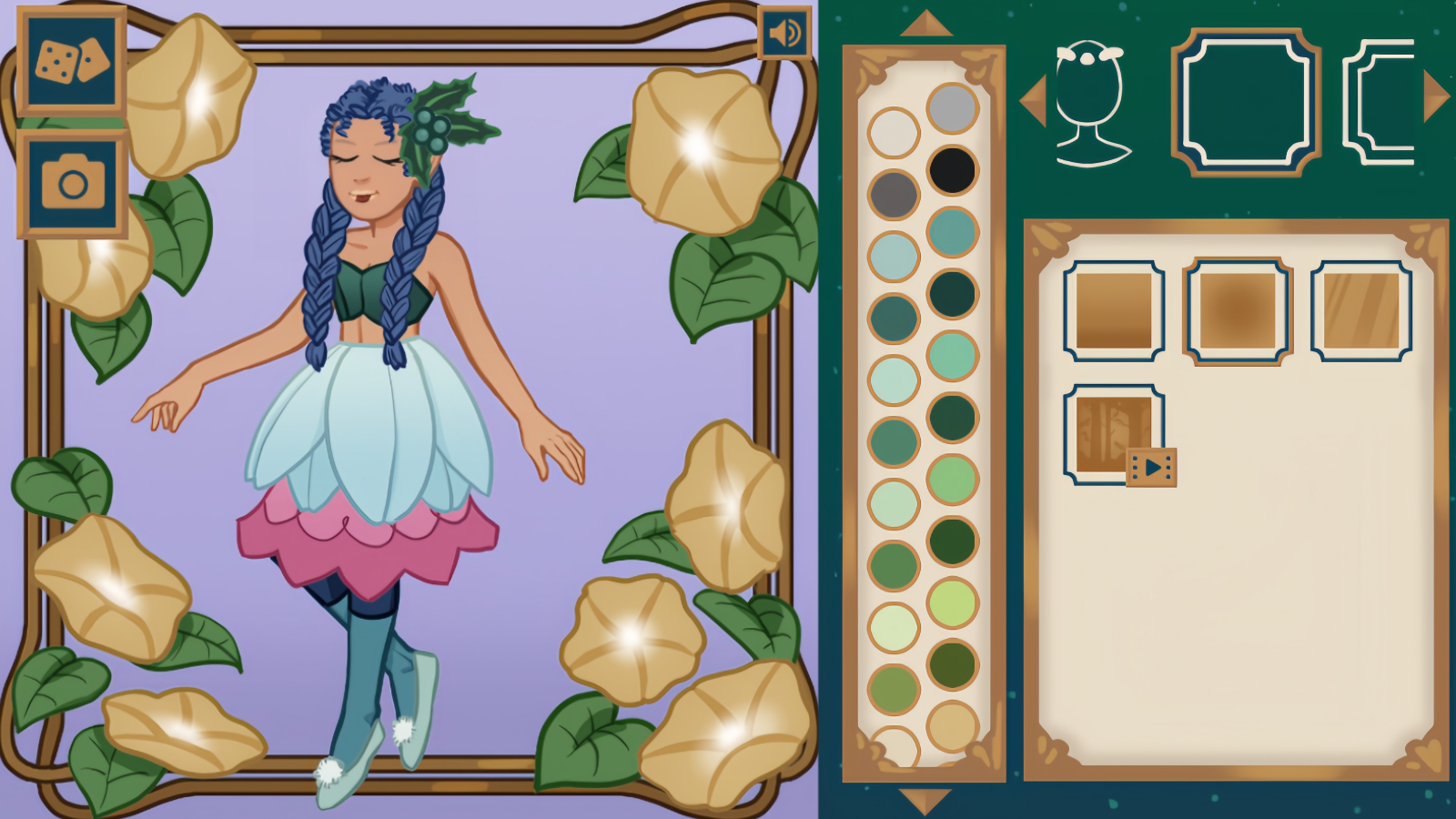Click the play icon on the texture thumbnail
This screenshot has height=819, width=1456.
tap(1154, 466)
